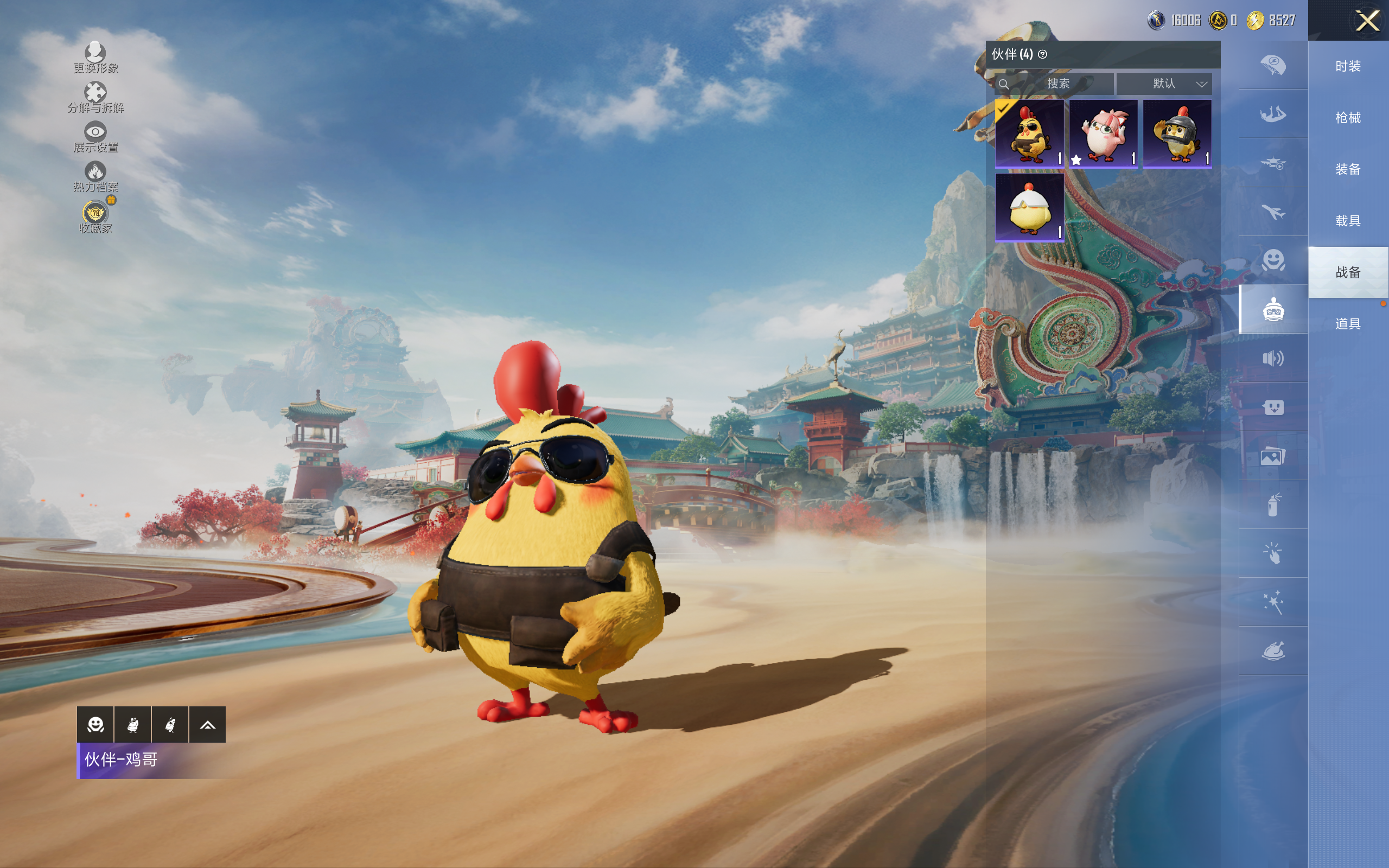Open 分解与拆解 menu
This screenshot has height=868, width=1389.
tap(95, 97)
